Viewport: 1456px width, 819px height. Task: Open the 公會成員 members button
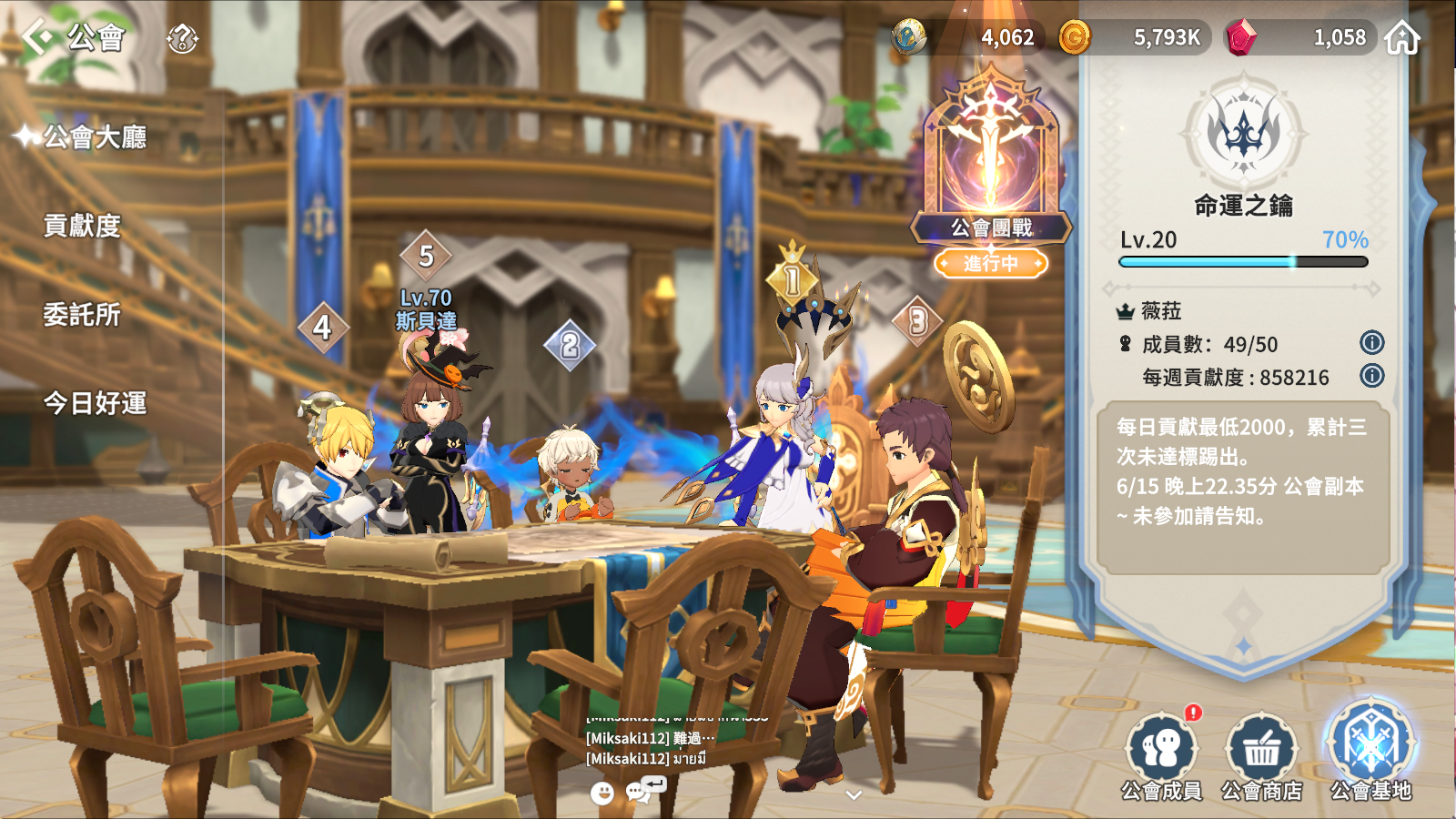1161,757
